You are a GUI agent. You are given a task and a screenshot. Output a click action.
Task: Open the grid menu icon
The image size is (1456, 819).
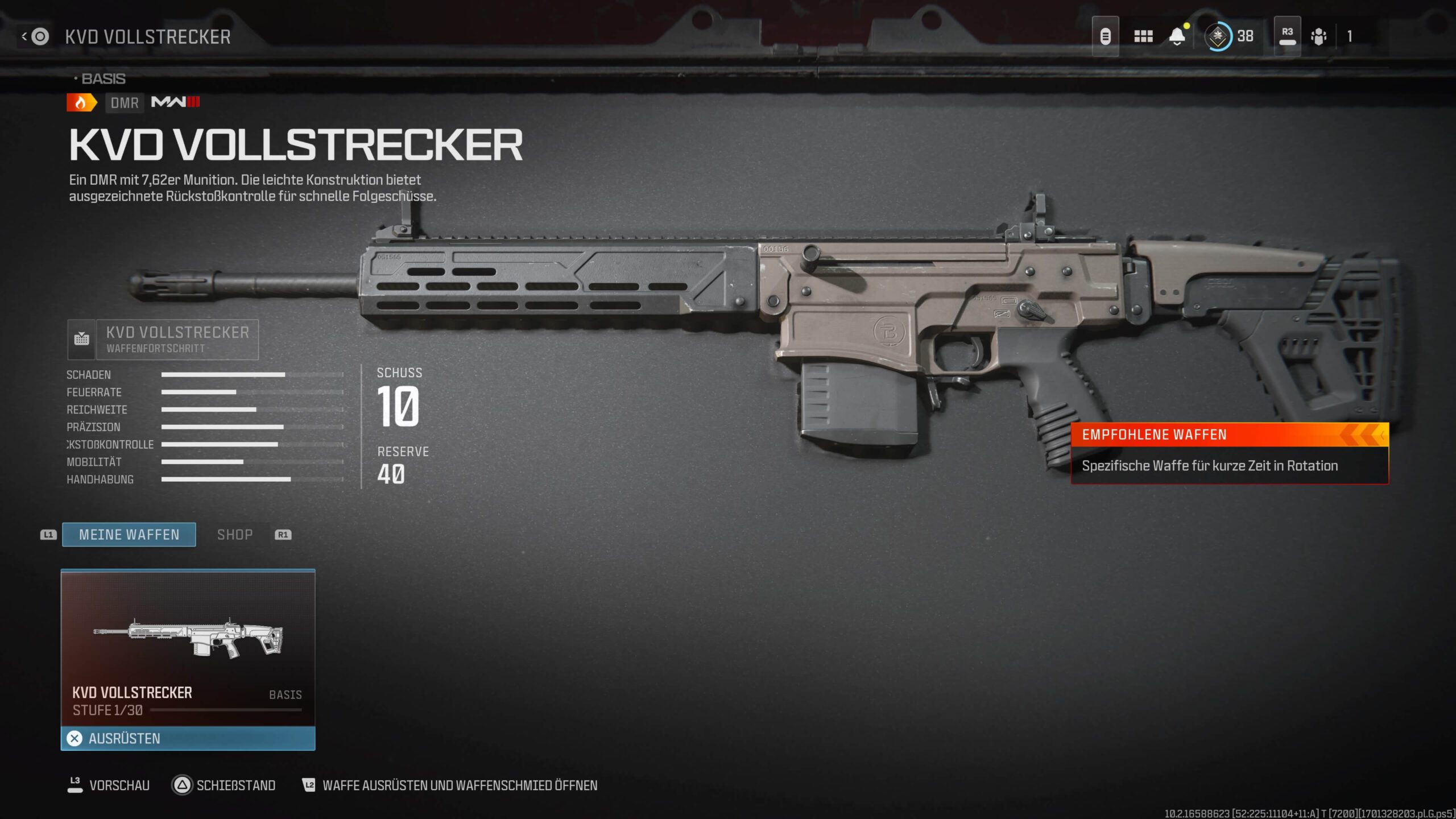(1143, 36)
